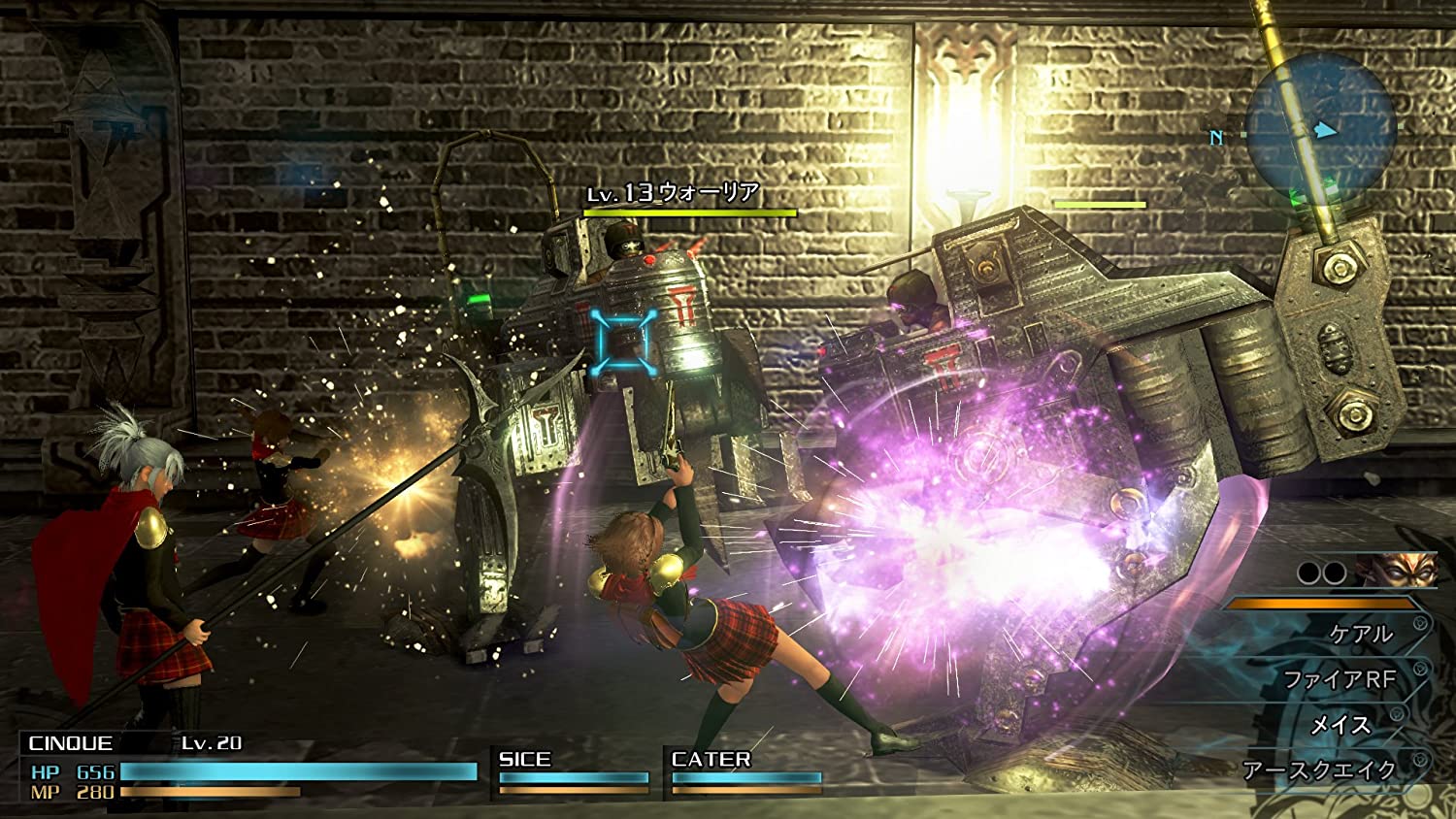Click the button glyph next to メイス
Screen dimensions: 1456x819
coord(1396,712)
